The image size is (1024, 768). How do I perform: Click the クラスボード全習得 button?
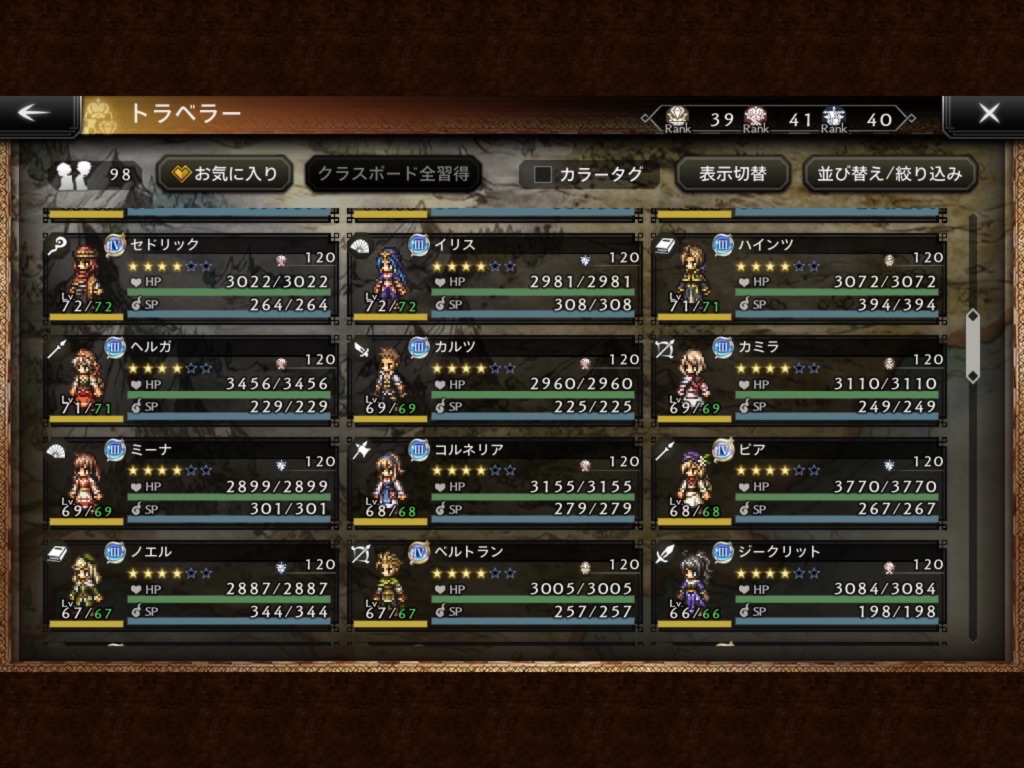393,174
